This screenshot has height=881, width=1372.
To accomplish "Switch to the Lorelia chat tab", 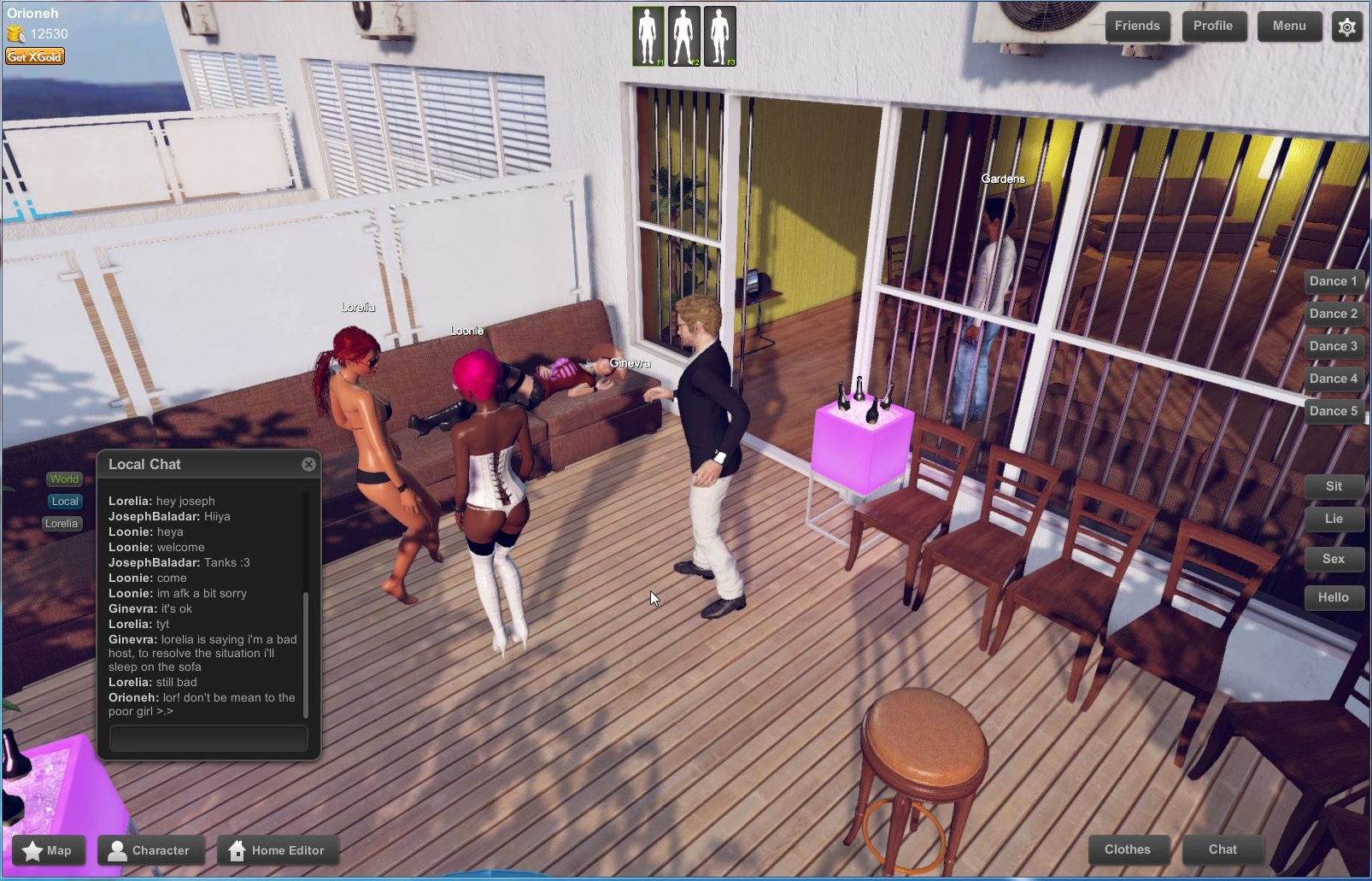I will click(62, 523).
